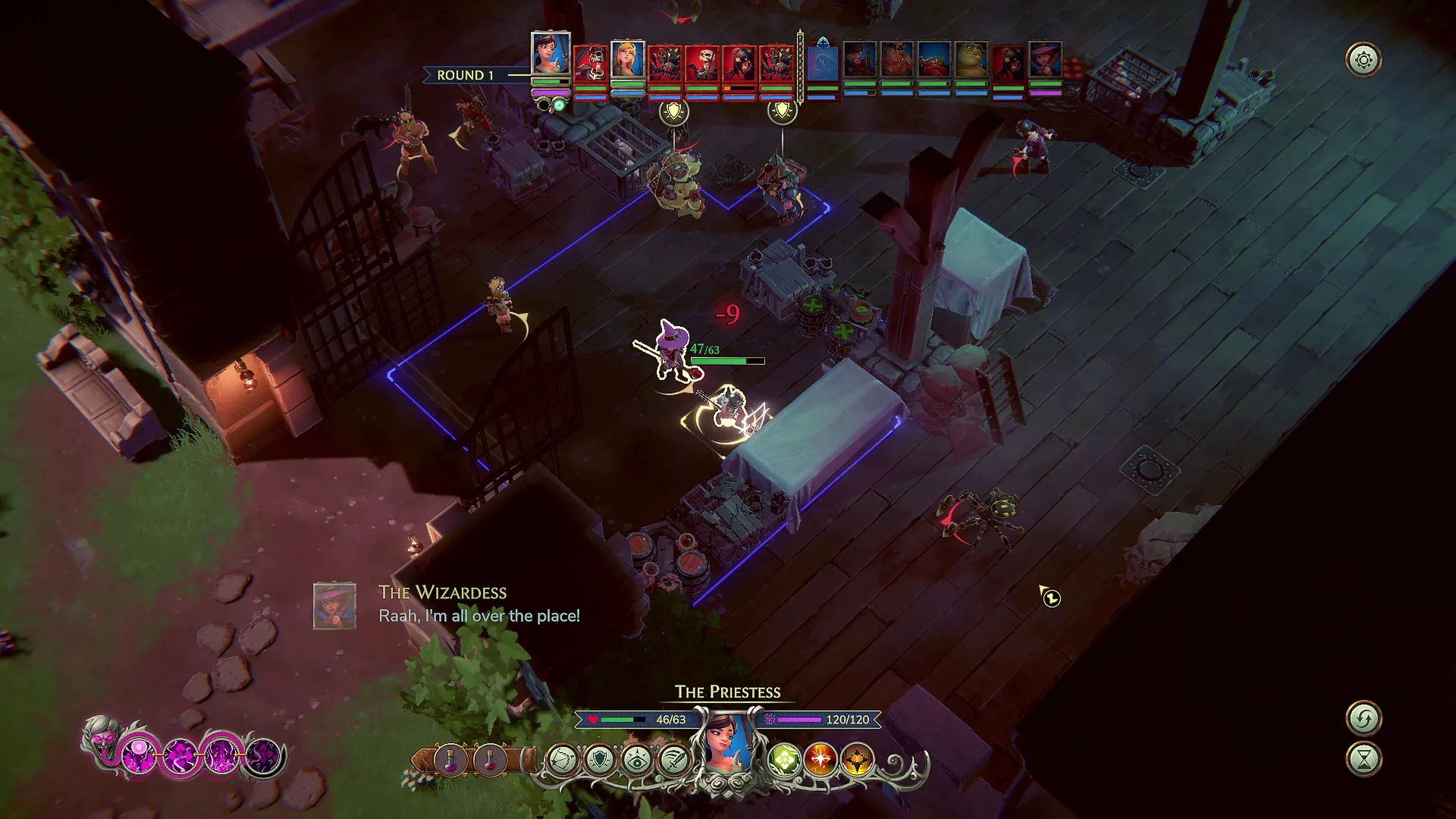Activate the glowing pink heart corruption power
The image size is (1456, 819).
[x=139, y=755]
